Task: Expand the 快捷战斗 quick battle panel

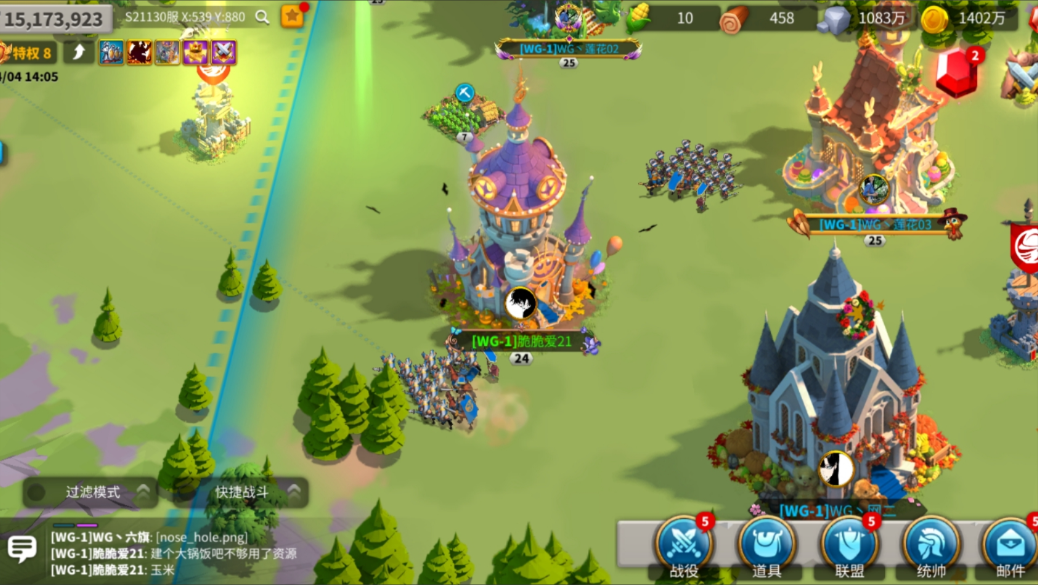Action: 242,492
